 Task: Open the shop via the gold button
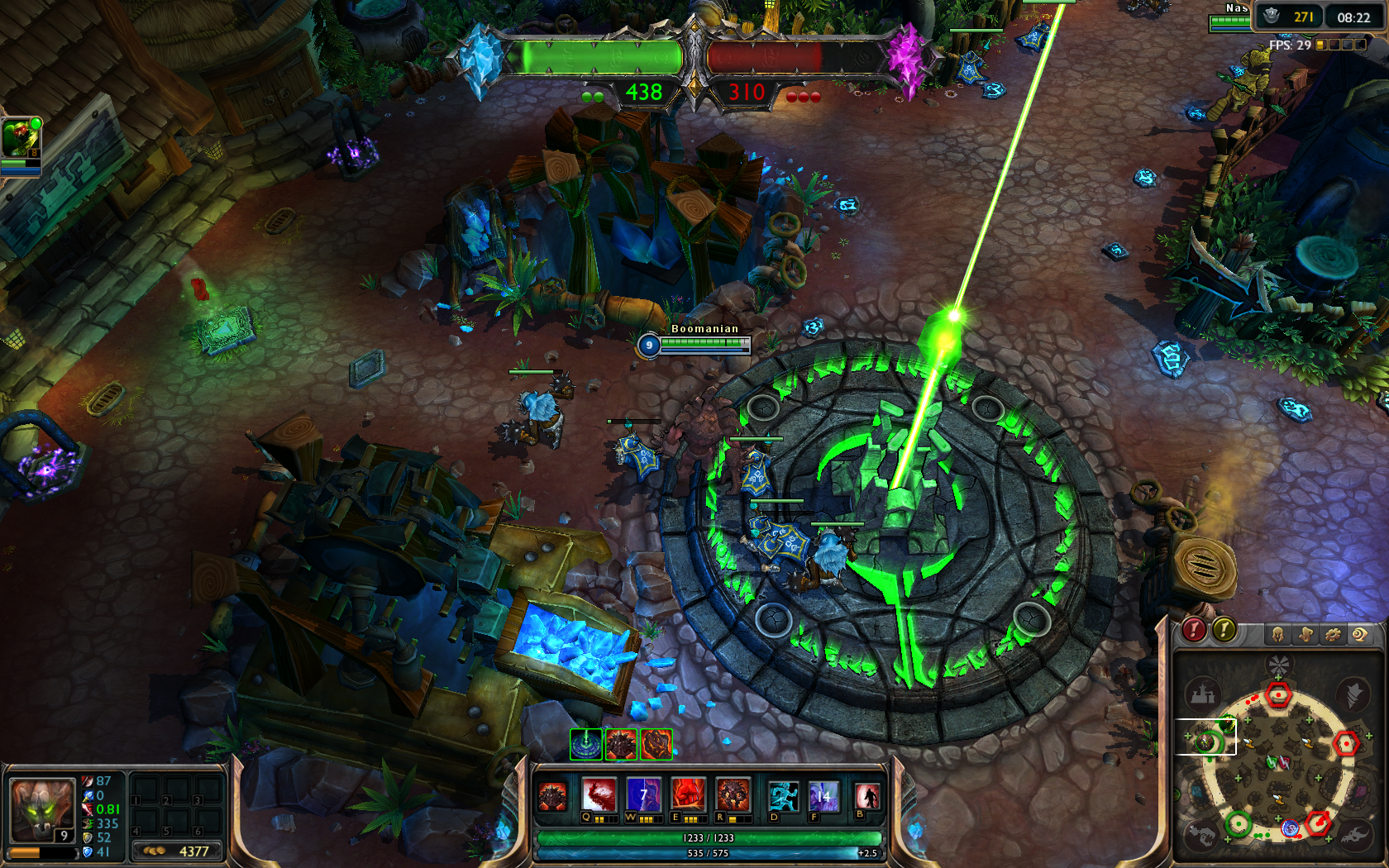coord(177,851)
